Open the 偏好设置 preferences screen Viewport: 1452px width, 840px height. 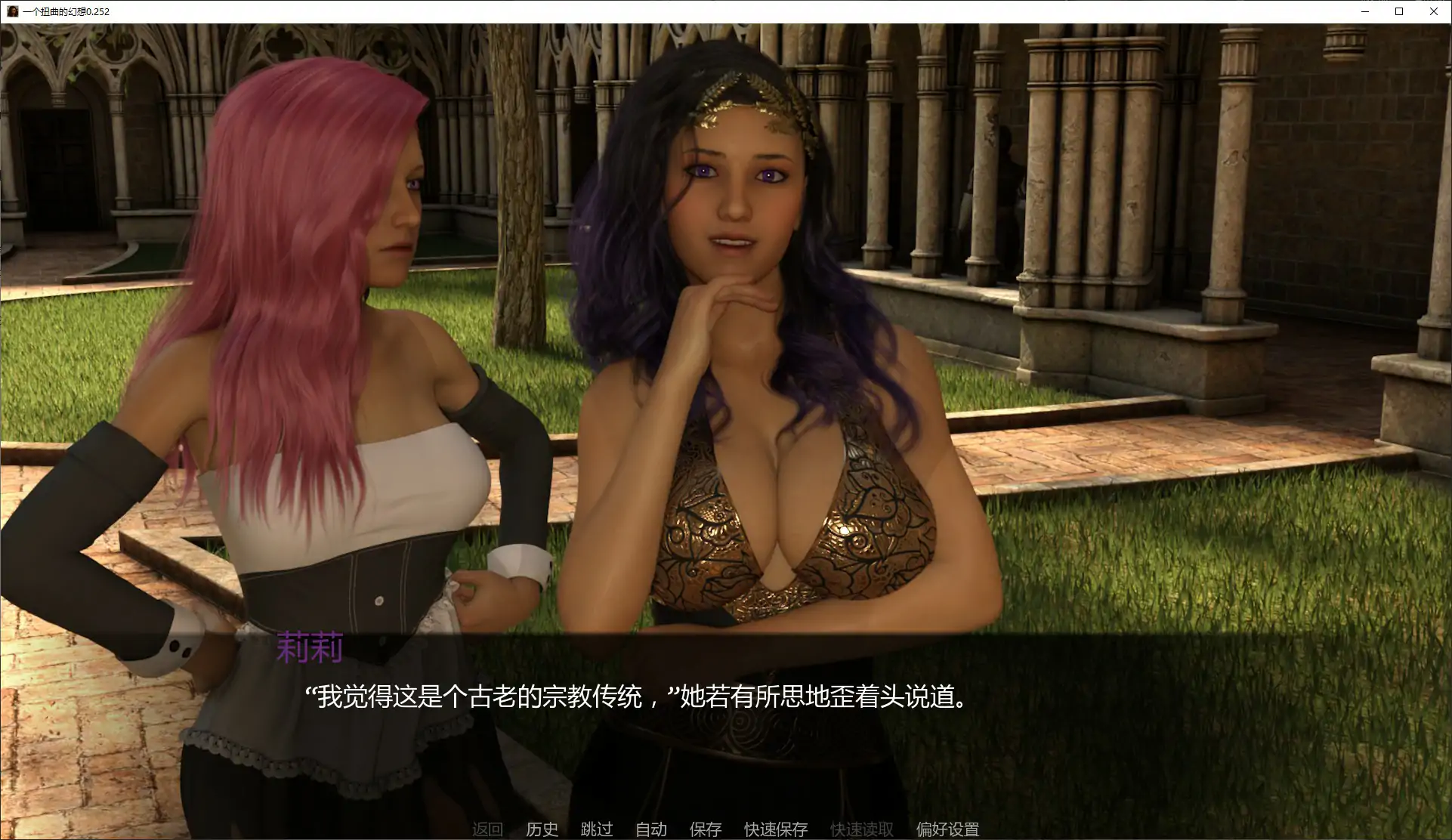tap(947, 828)
